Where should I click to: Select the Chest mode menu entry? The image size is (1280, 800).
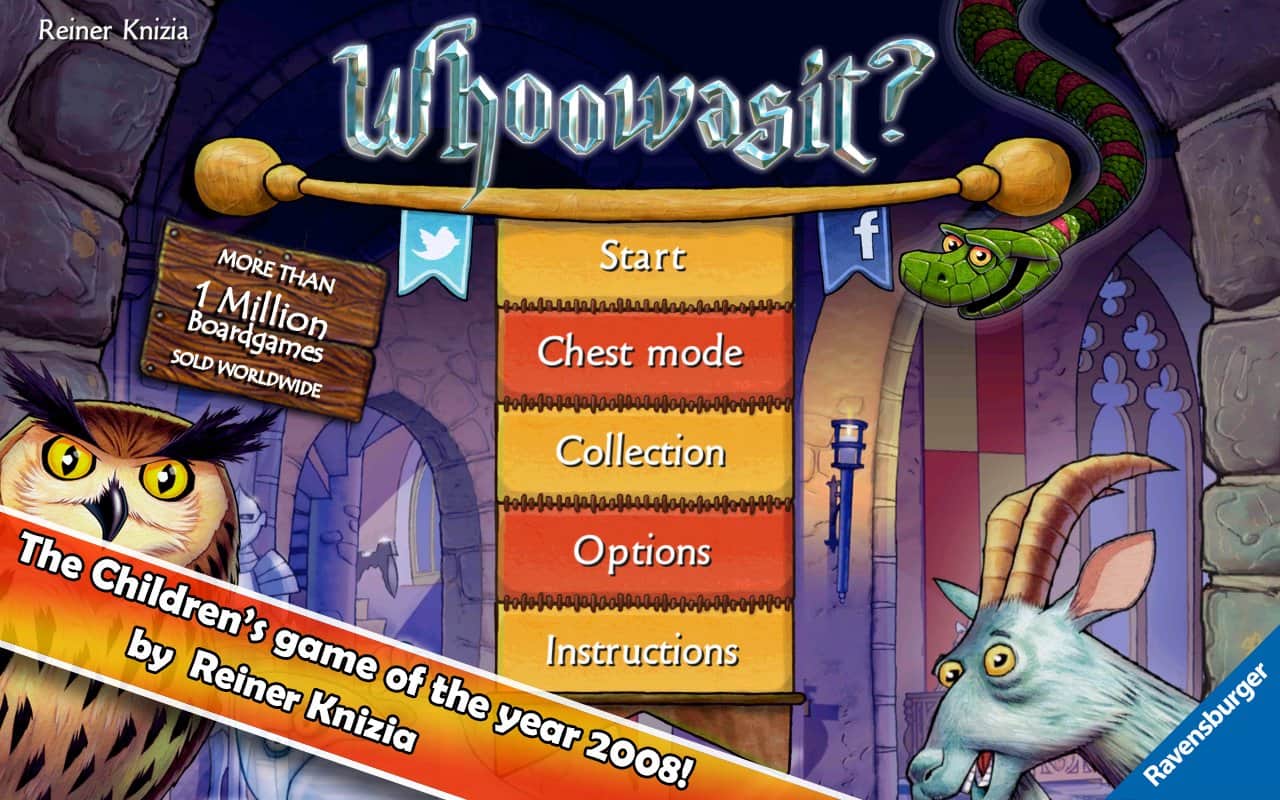[x=643, y=352]
